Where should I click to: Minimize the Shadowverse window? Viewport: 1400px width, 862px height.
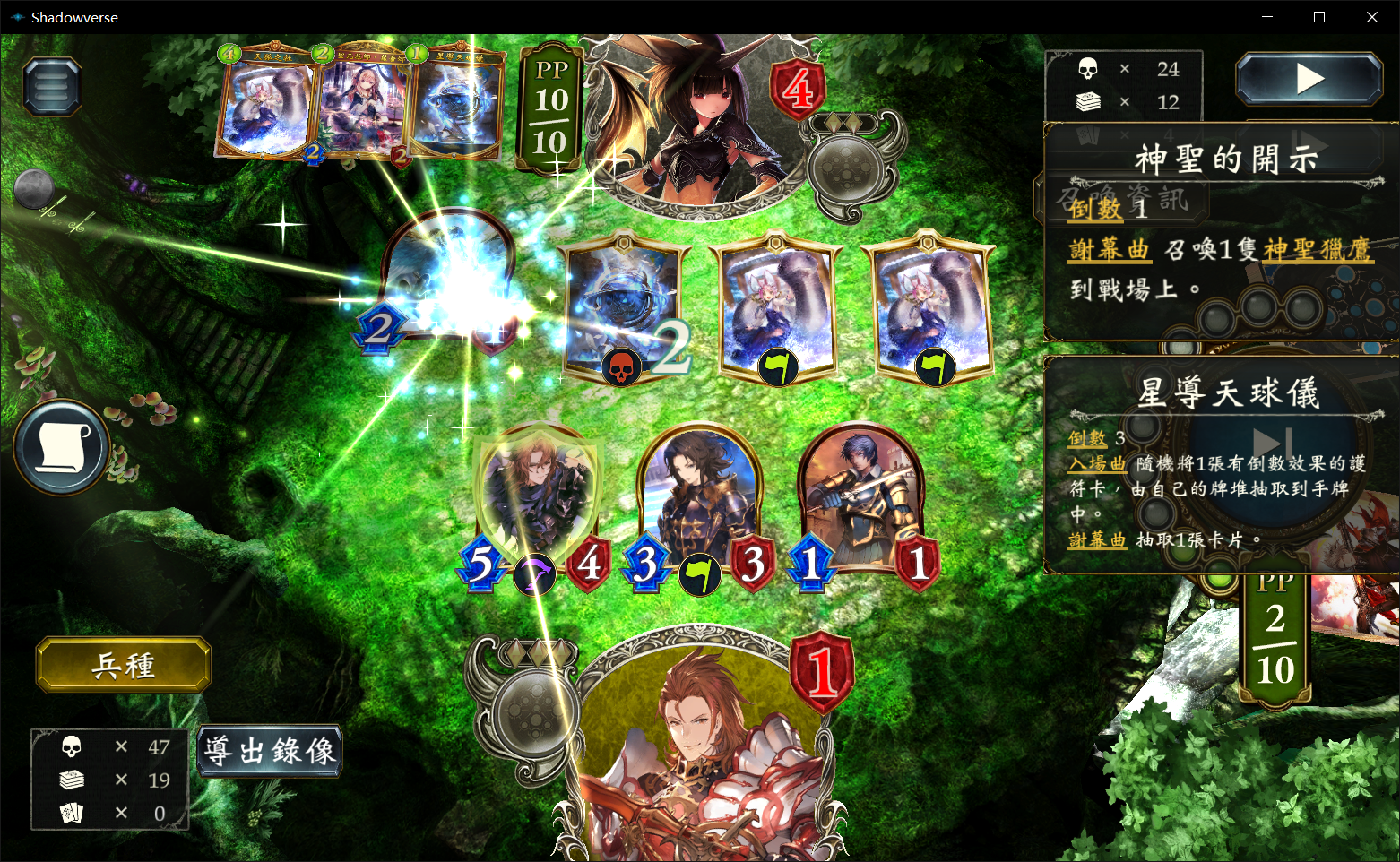tap(1267, 17)
